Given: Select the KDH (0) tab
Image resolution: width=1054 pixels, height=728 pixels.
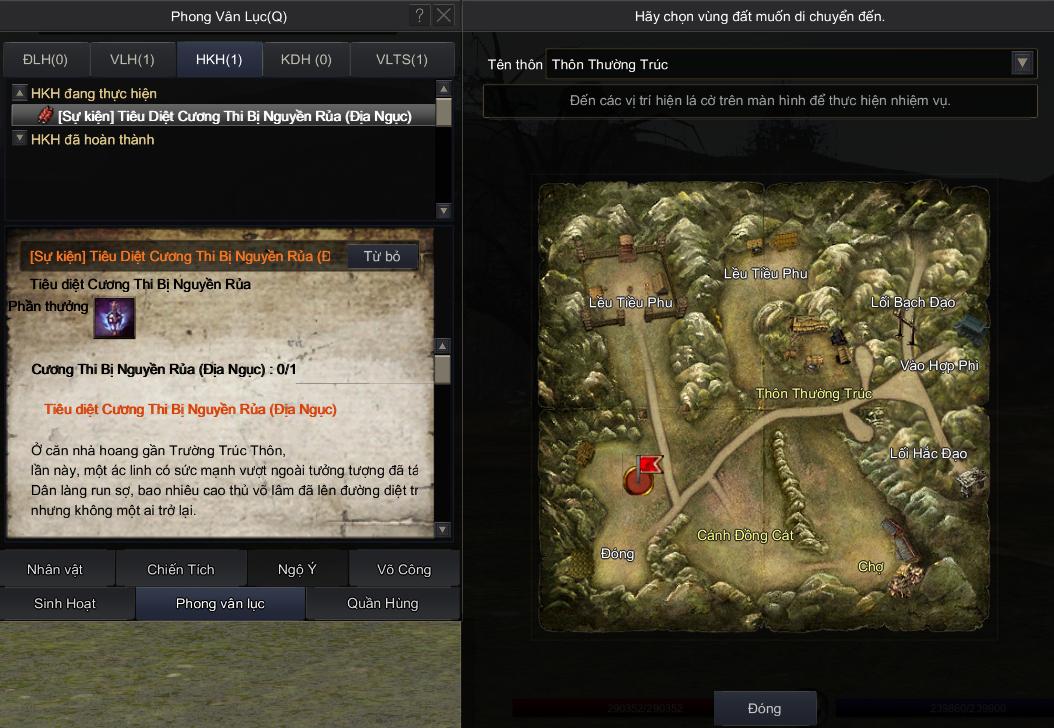Looking at the screenshot, I should (x=306, y=60).
